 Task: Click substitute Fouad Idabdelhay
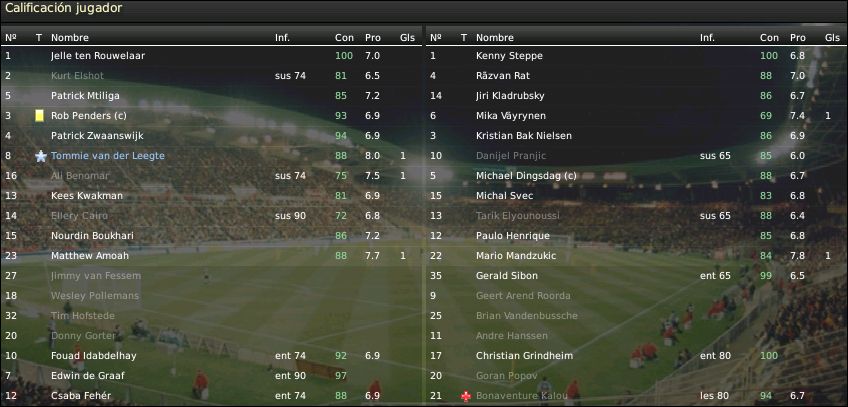93,356
